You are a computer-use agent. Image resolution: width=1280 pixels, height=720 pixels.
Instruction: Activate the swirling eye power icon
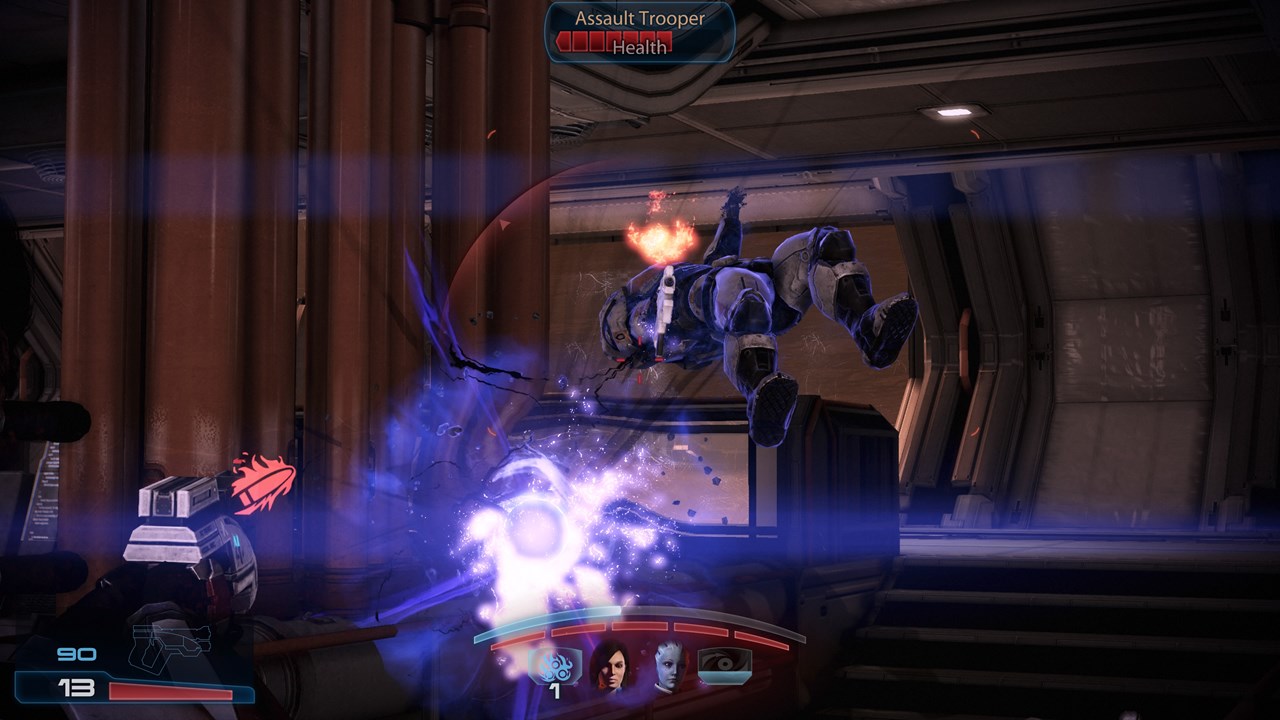point(724,665)
